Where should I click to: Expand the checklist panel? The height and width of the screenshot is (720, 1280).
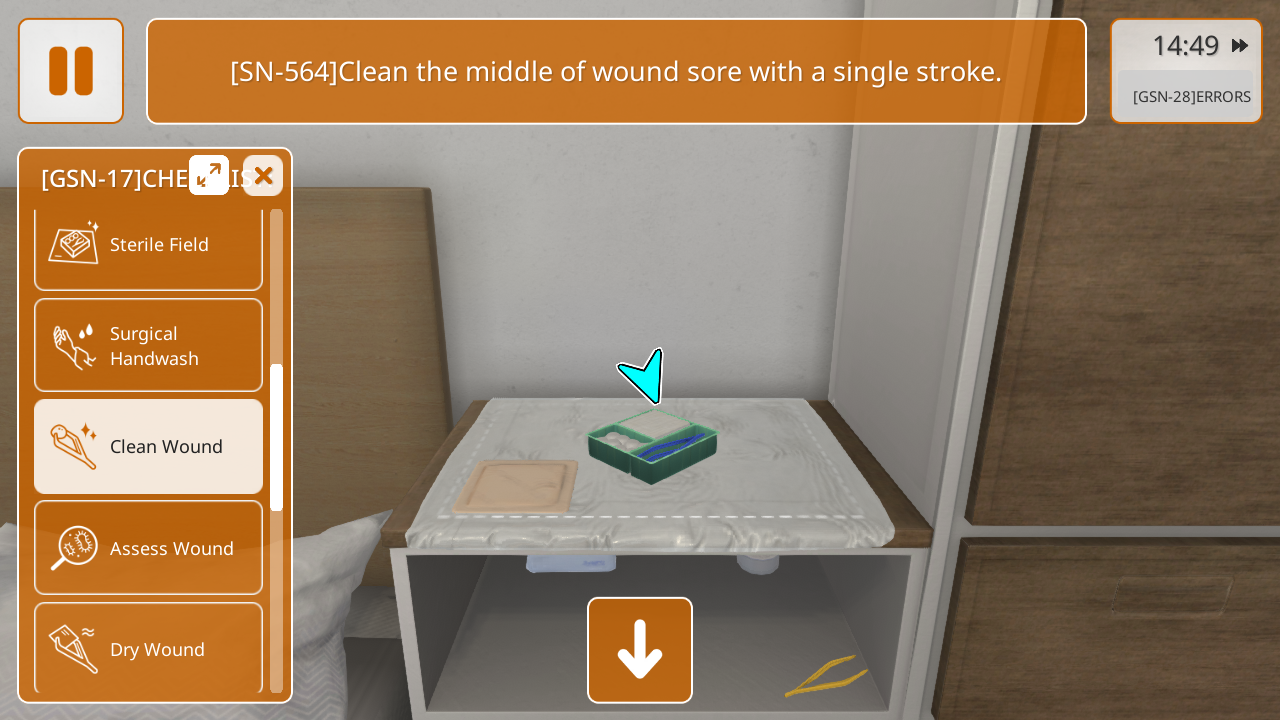click(x=209, y=175)
